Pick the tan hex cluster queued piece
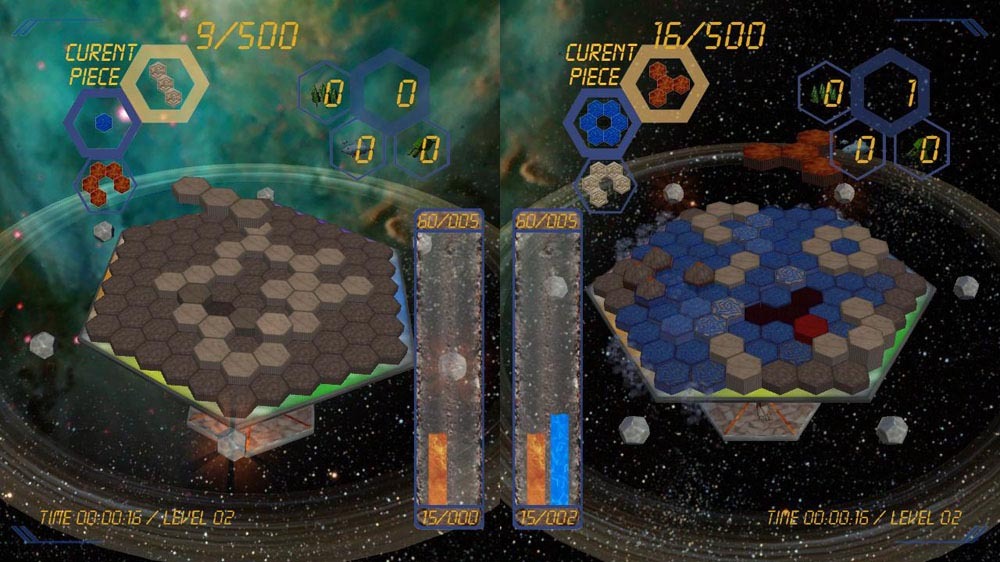 605,179
